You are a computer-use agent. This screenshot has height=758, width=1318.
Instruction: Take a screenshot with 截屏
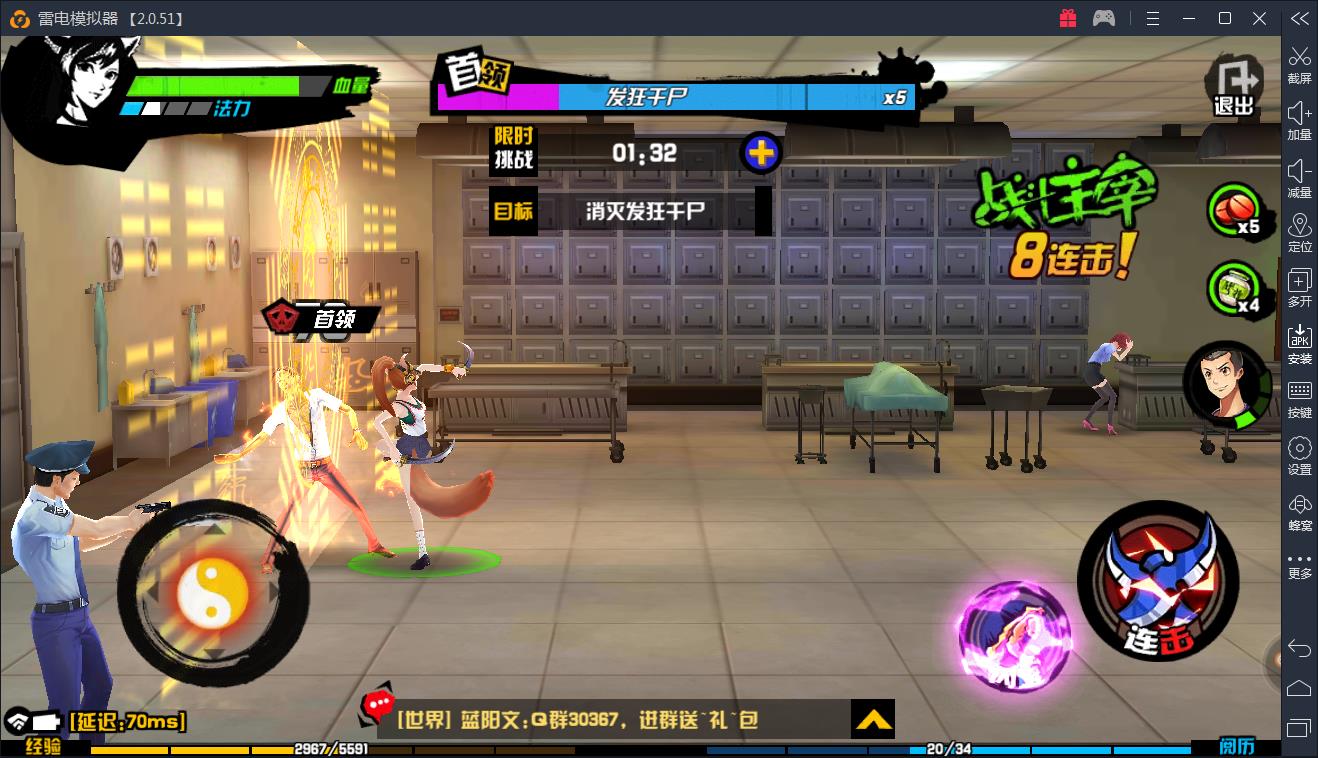1299,65
